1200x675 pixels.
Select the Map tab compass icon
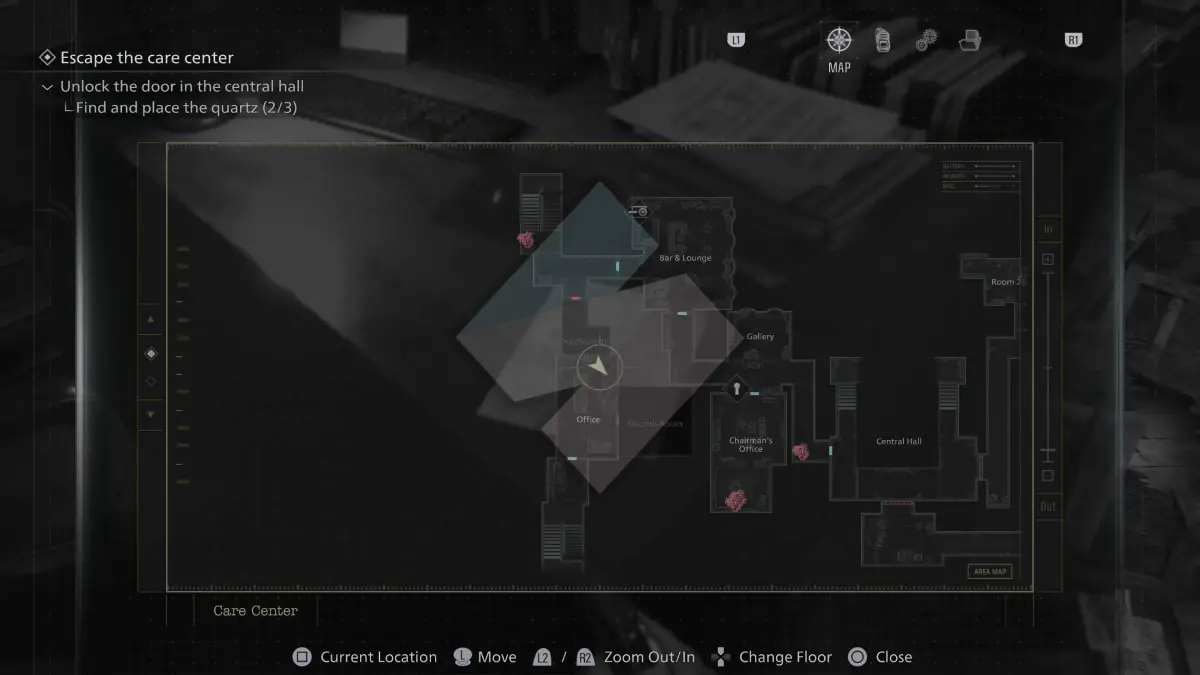tap(839, 40)
